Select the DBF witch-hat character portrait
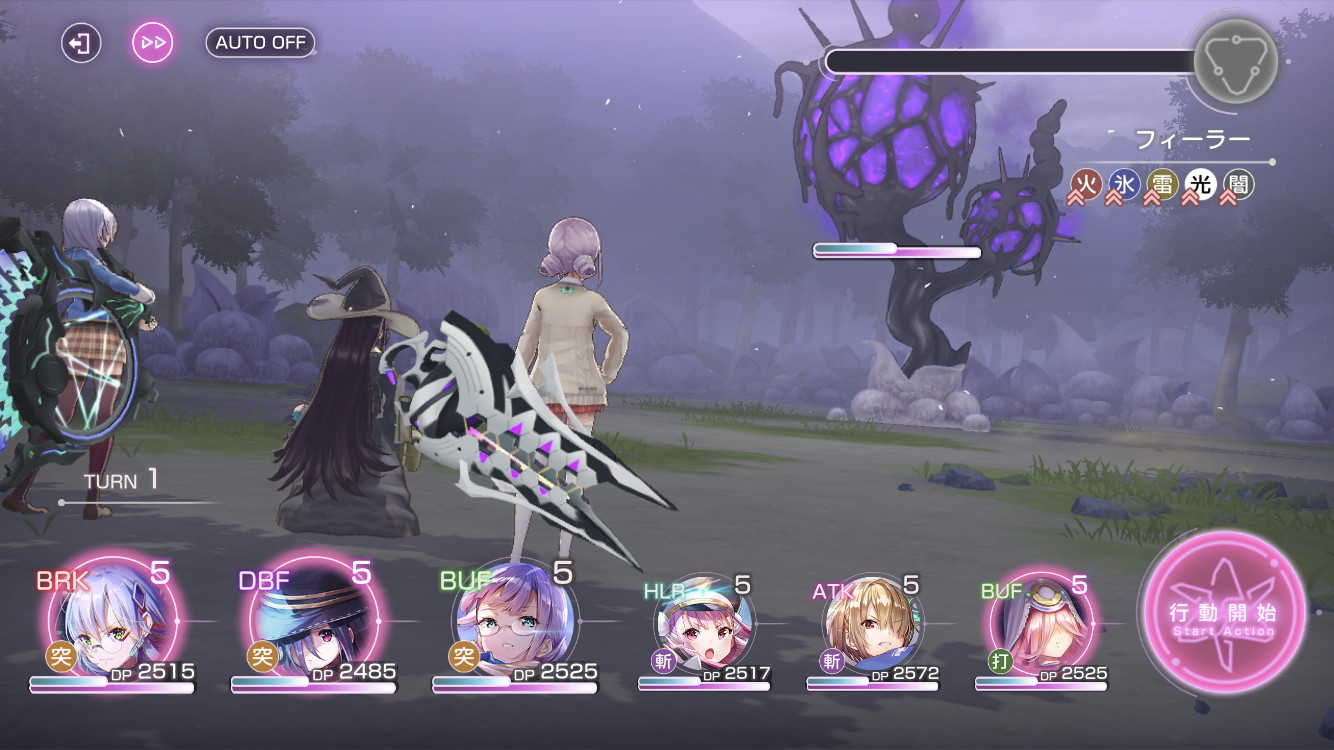The width and height of the screenshot is (1334, 750). pos(313,622)
